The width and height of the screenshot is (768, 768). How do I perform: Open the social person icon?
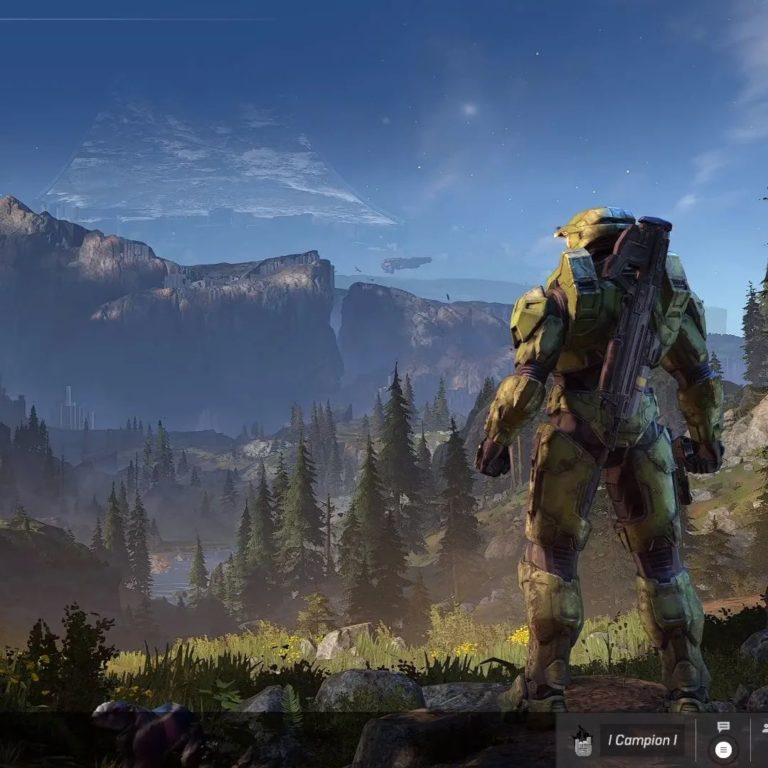coord(763,728)
